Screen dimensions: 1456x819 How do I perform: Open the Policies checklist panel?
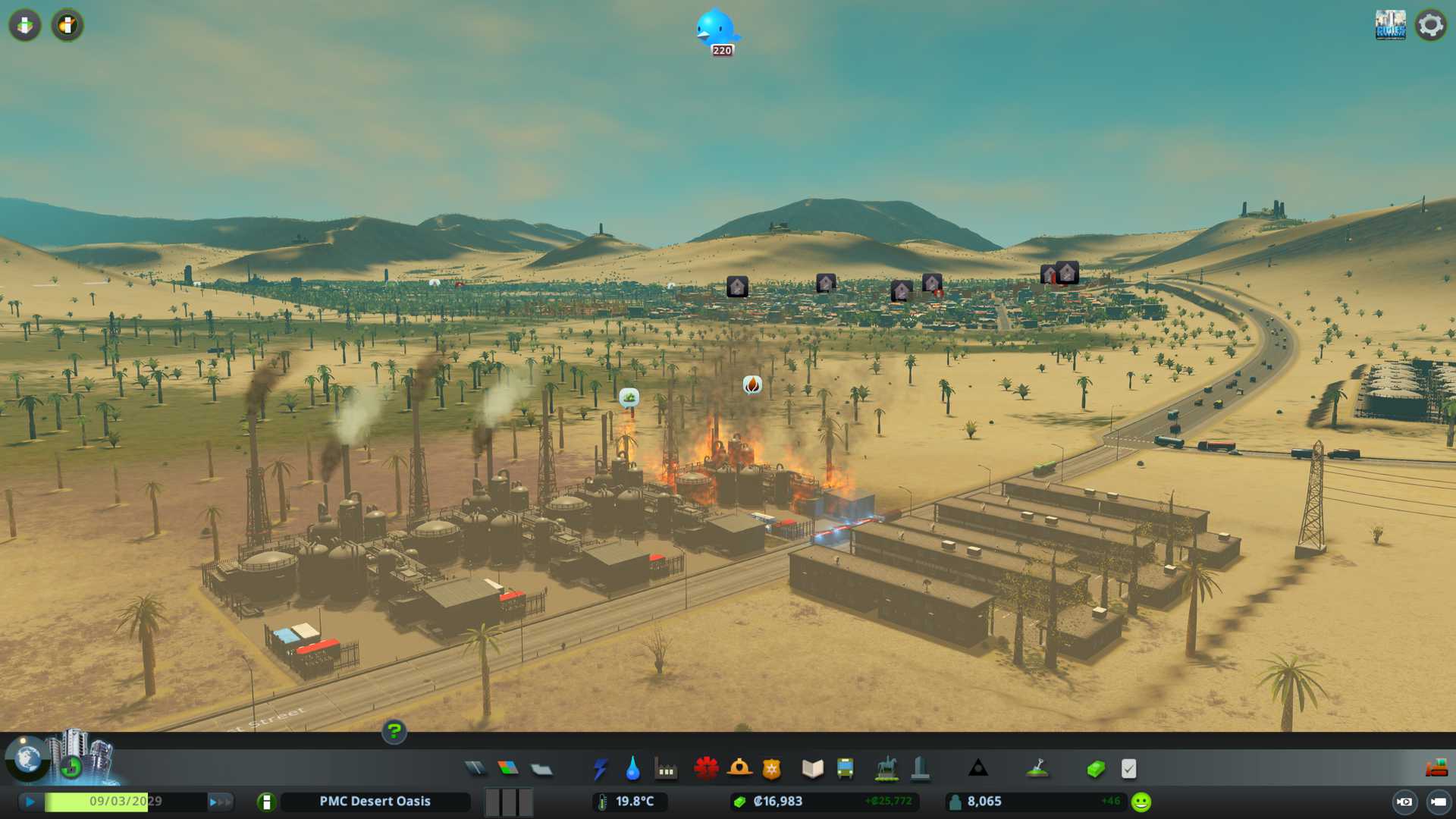[1129, 769]
